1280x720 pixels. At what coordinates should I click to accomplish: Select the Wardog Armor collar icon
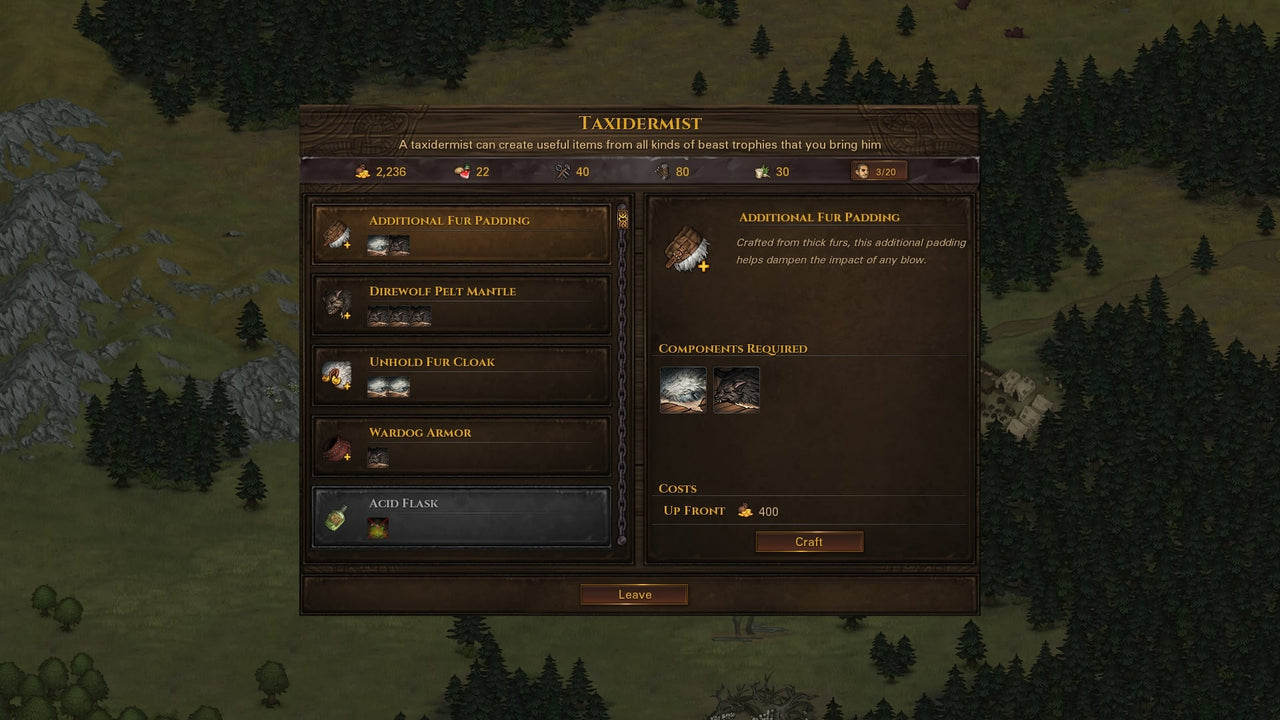click(335, 449)
